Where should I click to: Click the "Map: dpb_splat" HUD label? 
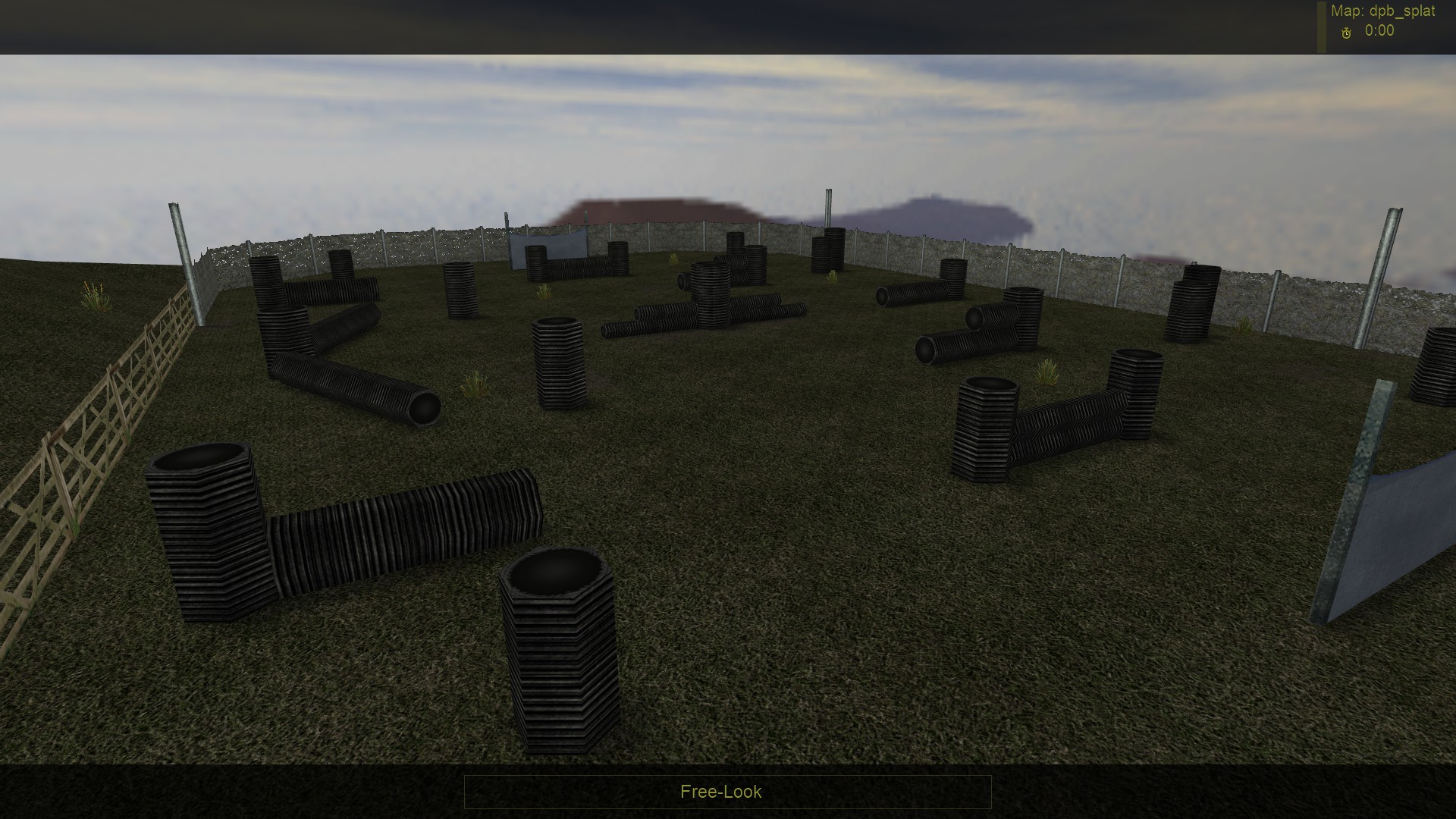coord(1382,11)
